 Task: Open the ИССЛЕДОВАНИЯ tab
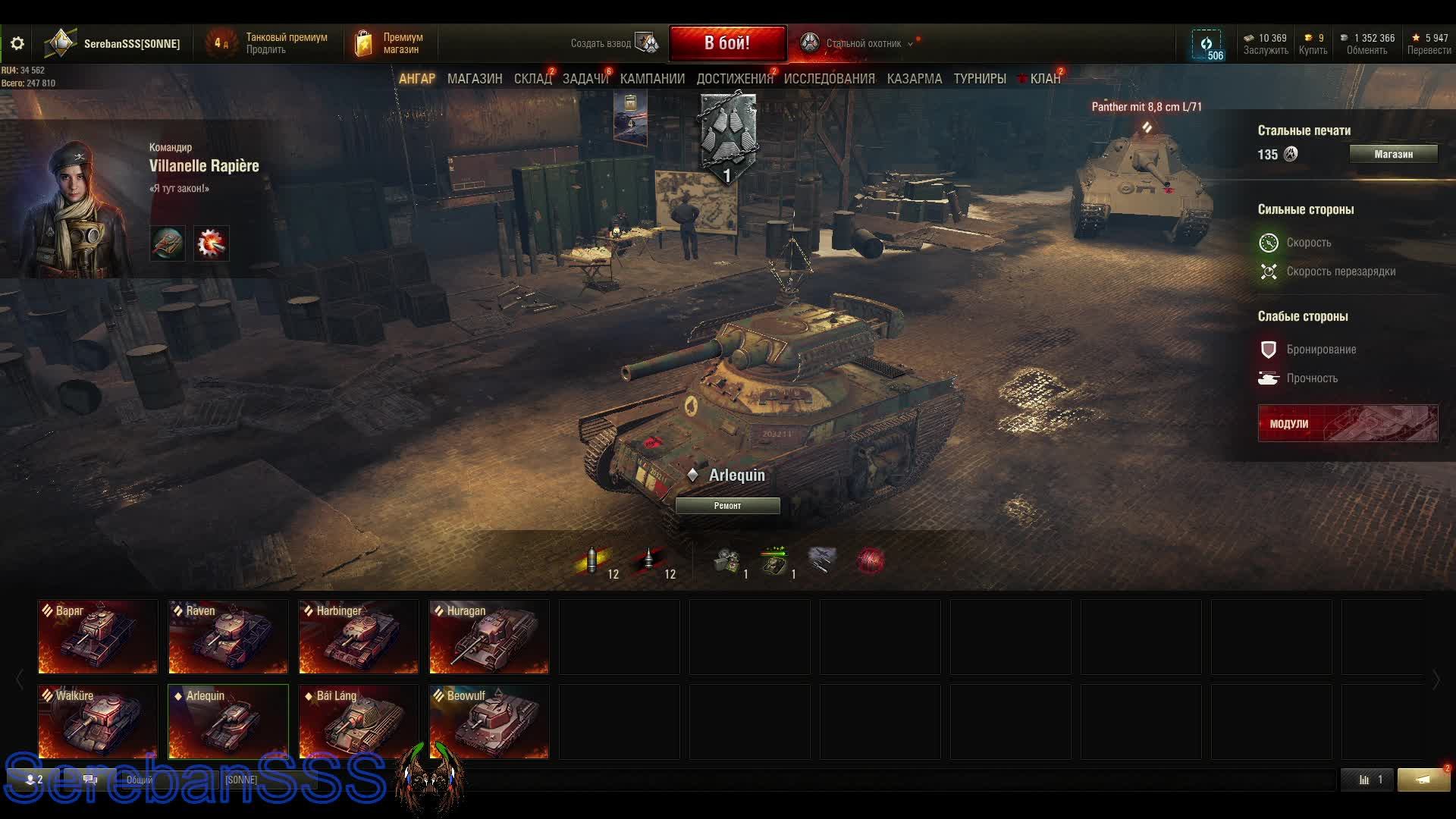coord(829,79)
